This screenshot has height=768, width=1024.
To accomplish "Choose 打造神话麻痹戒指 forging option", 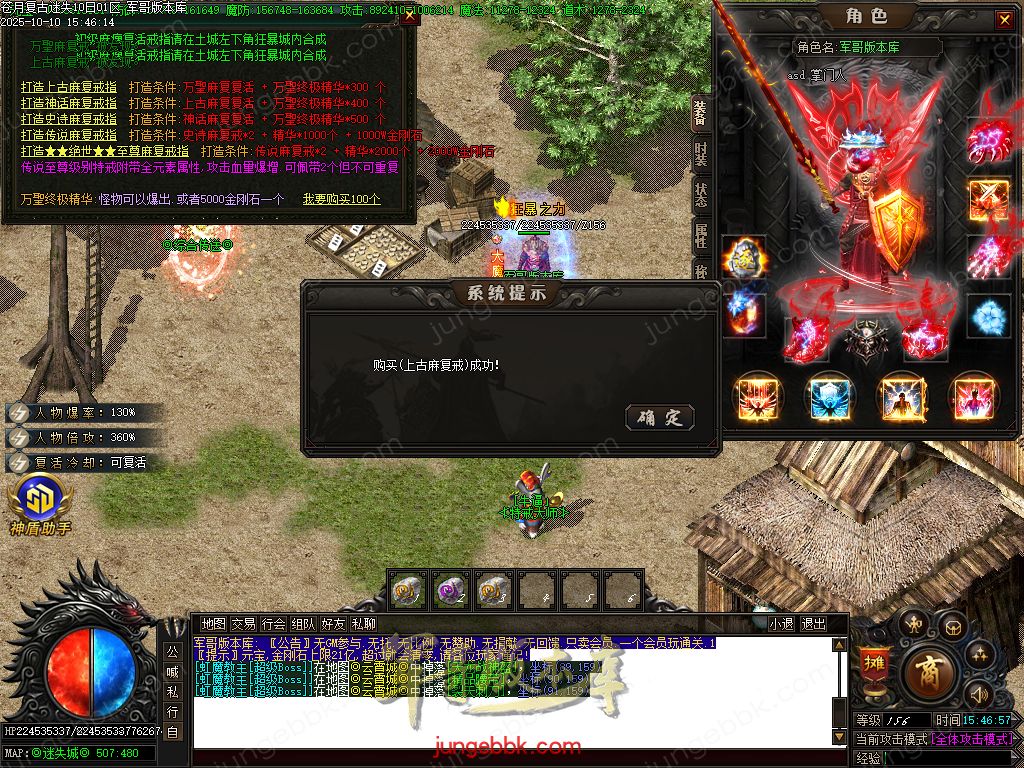I will pos(69,104).
